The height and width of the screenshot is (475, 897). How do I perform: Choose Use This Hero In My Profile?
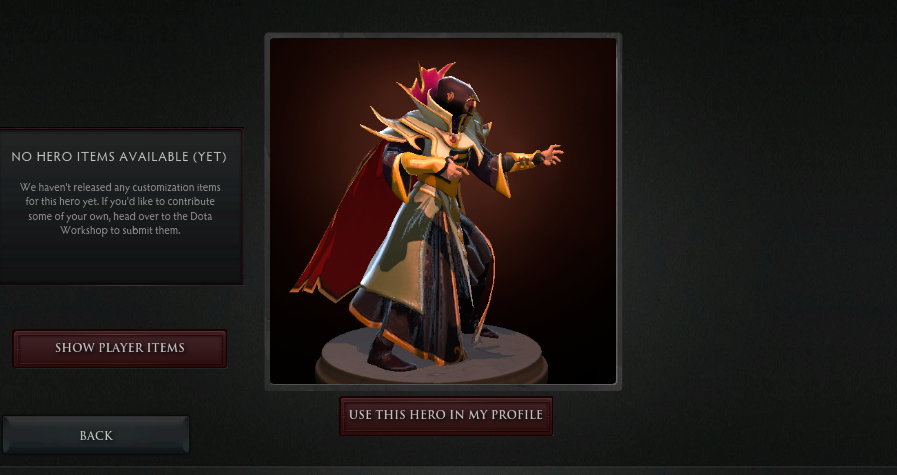point(446,415)
